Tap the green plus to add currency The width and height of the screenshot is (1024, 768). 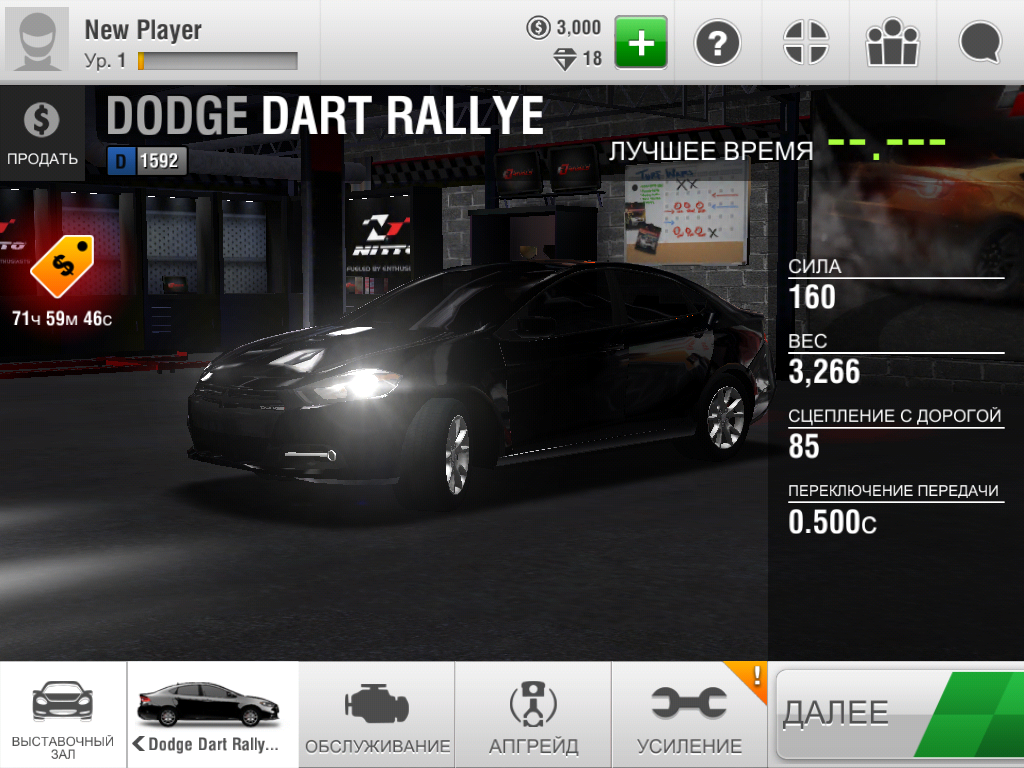640,42
